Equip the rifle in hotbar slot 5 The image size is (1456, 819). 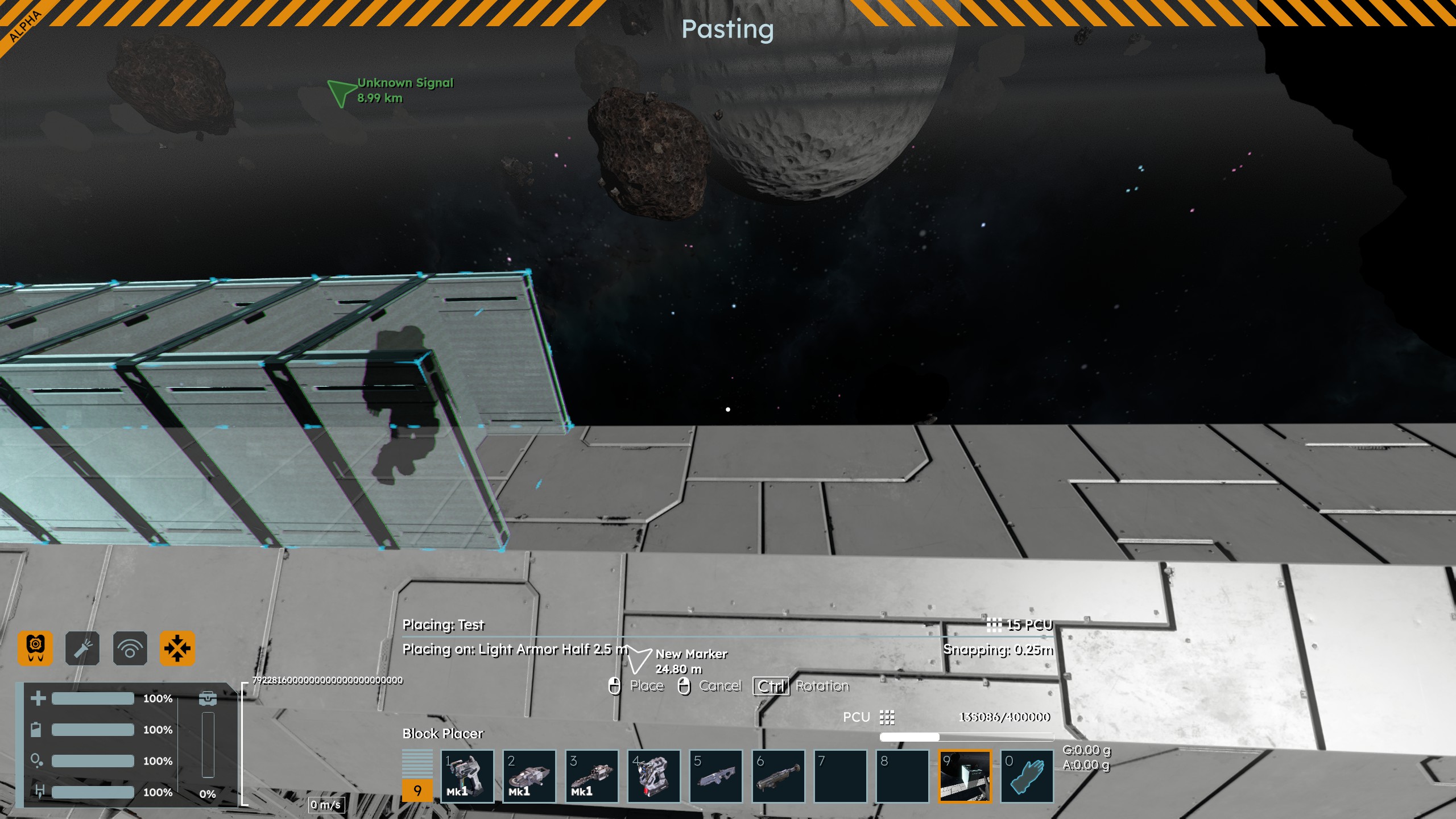point(715,776)
